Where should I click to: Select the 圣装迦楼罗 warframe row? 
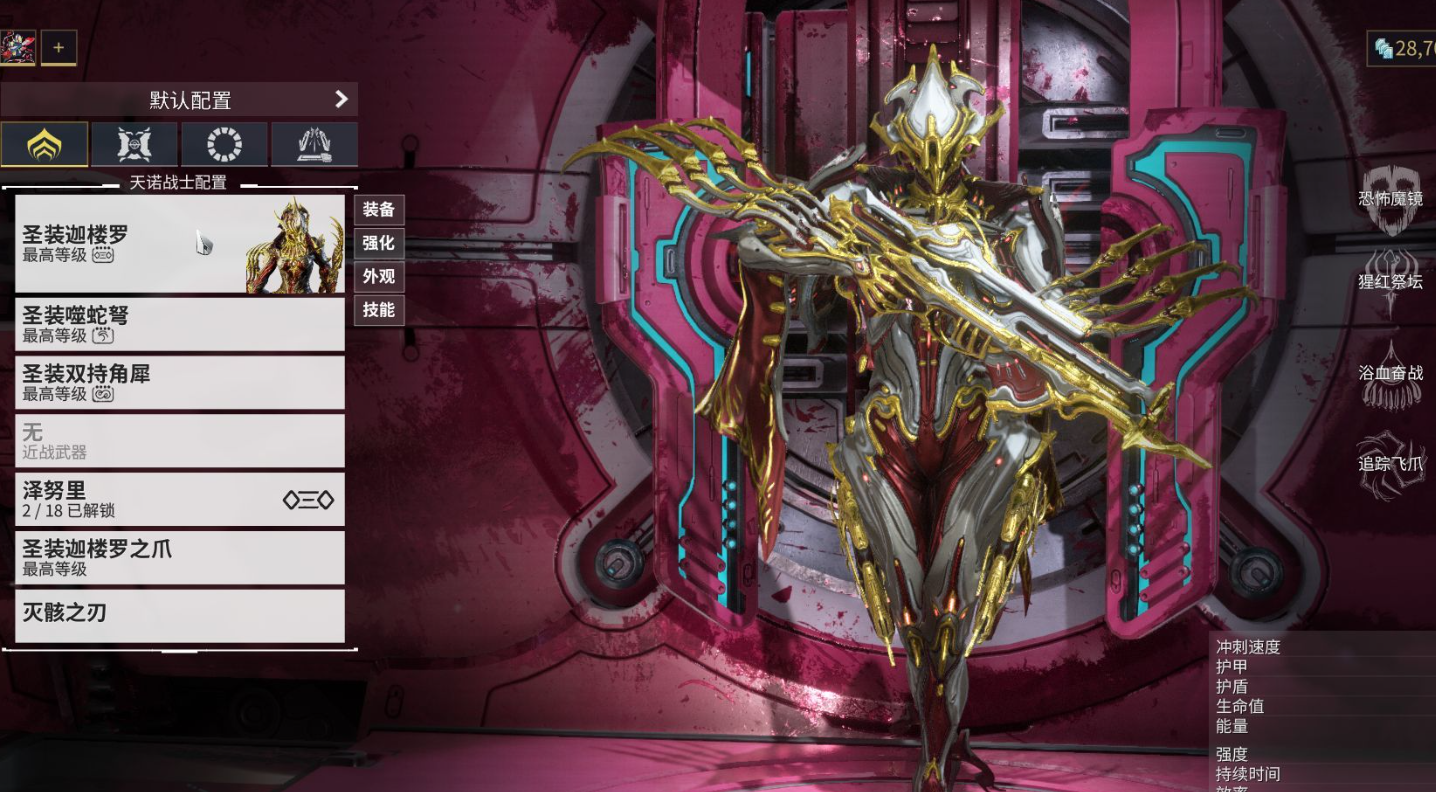[179, 243]
